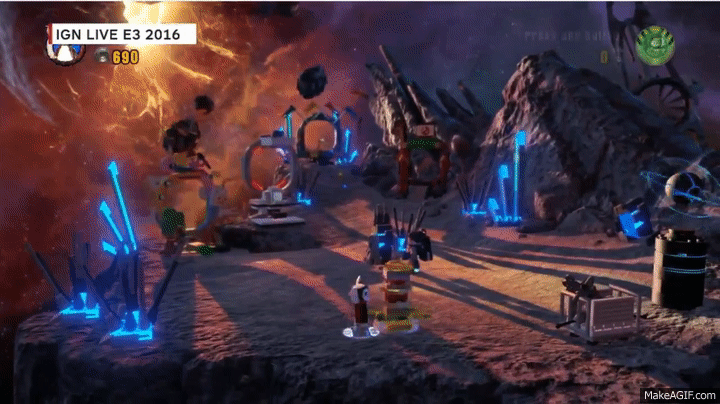Viewport: 720px width, 404px height.
Task: Click the IGN Live E3 2016 banner
Action: (119, 34)
